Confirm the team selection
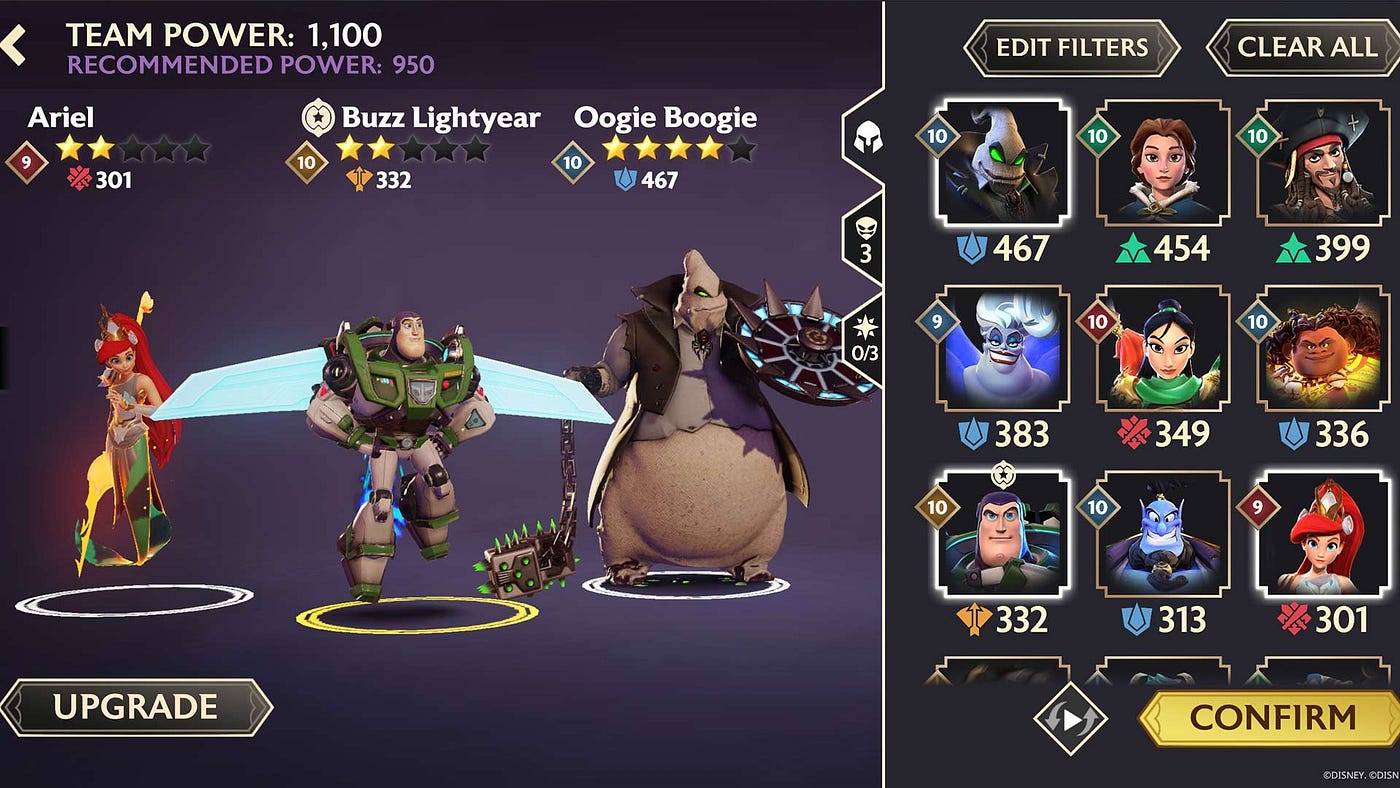This screenshot has height=788, width=1400. [1272, 717]
